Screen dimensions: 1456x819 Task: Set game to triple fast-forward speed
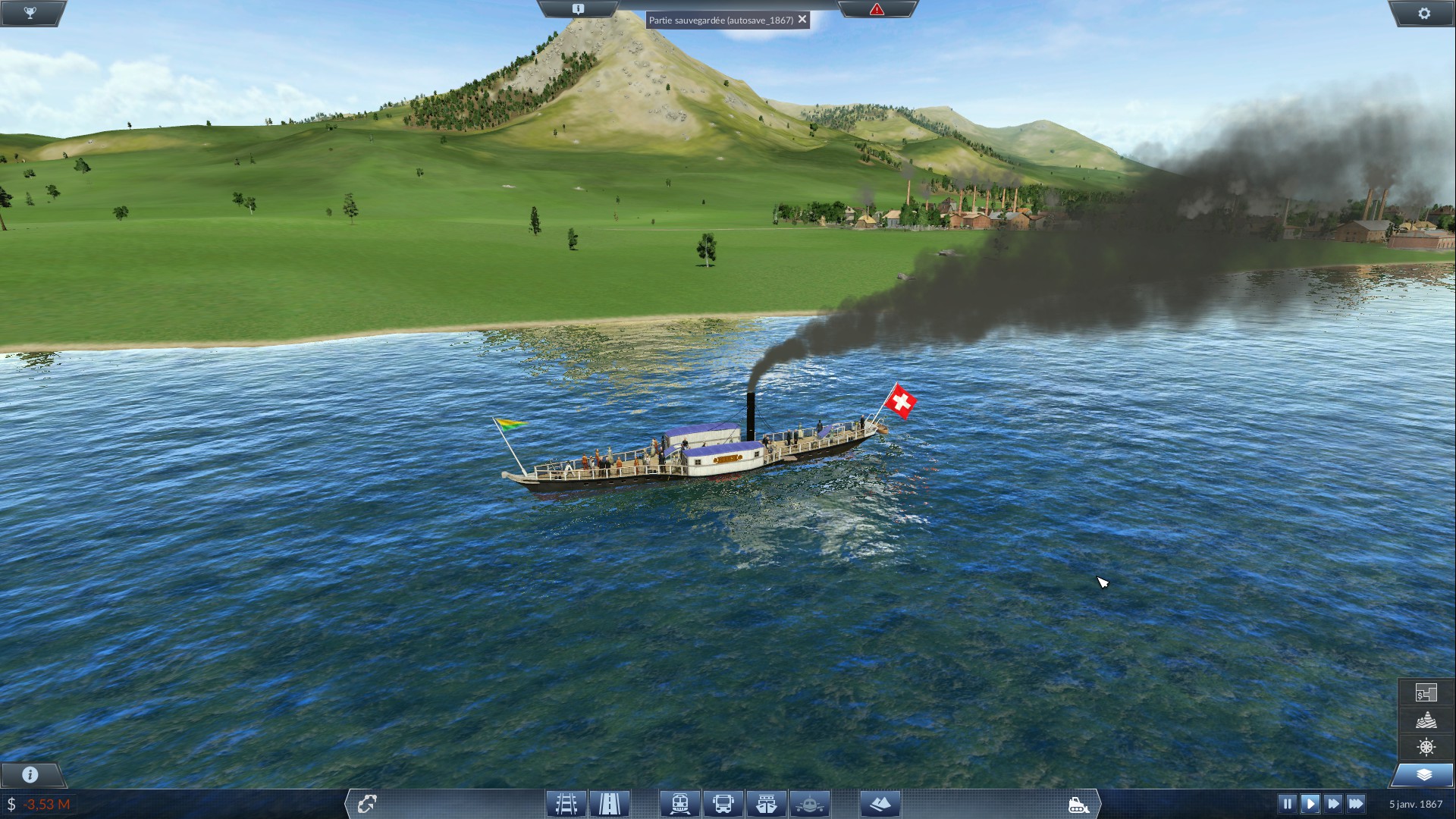click(x=1356, y=803)
